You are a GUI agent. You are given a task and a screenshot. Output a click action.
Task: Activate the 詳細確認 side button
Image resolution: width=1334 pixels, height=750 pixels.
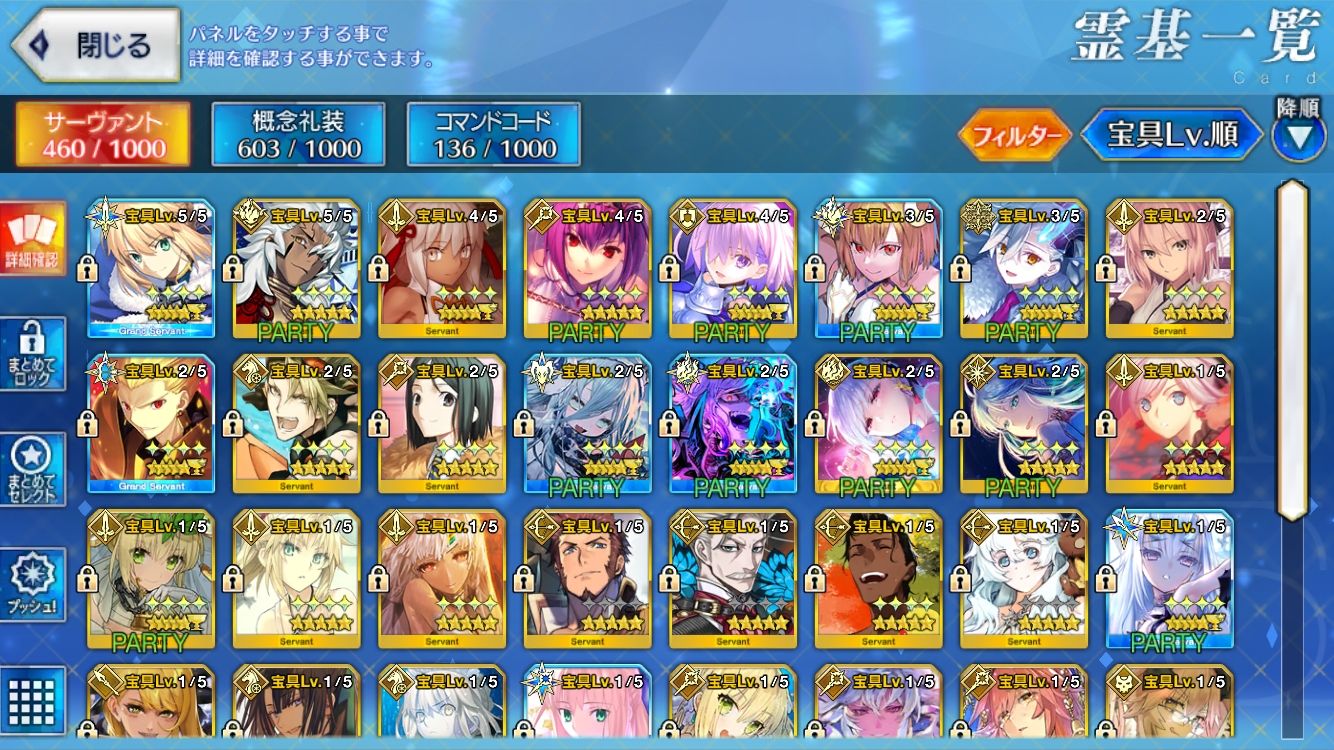(x=33, y=240)
